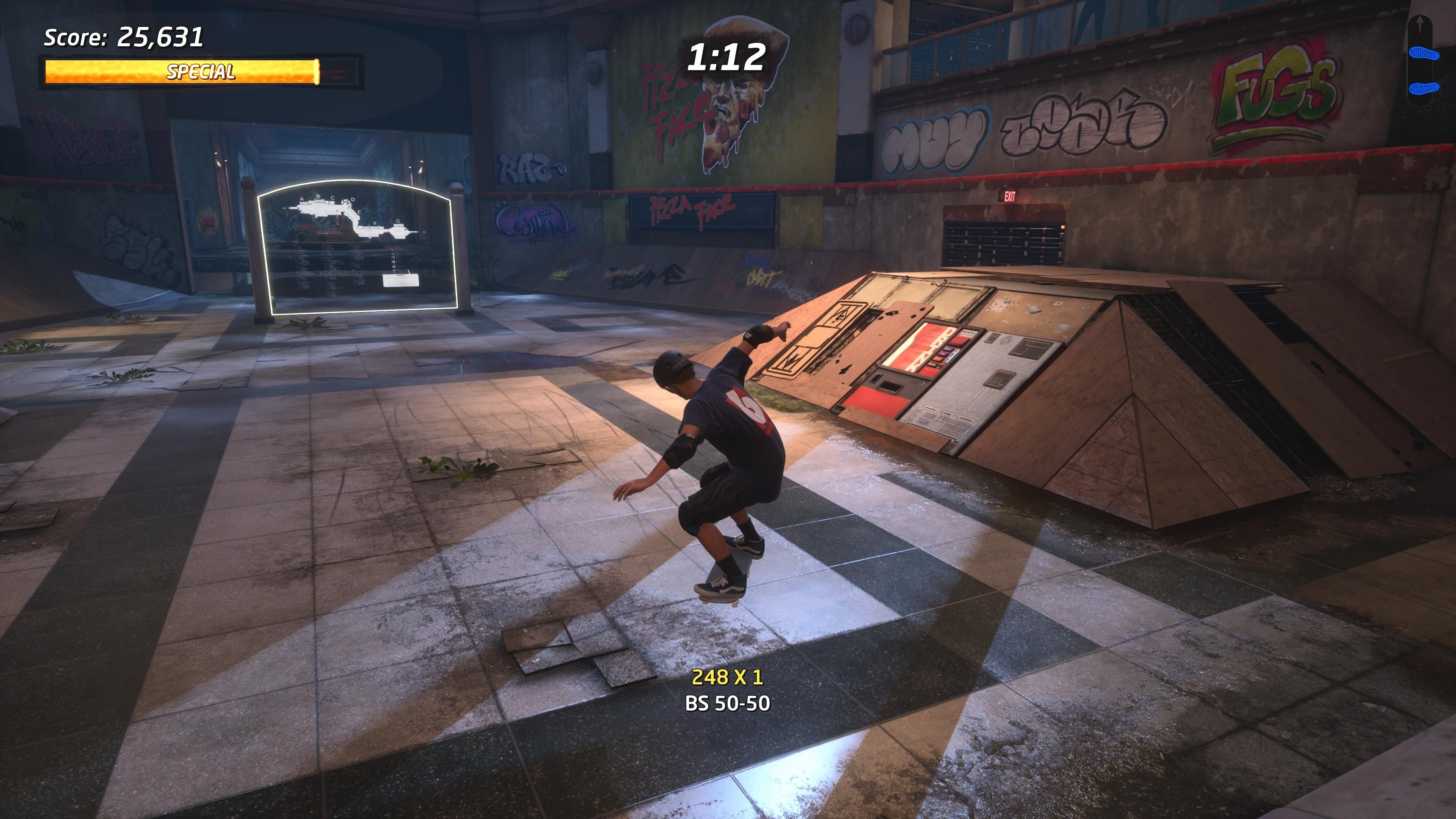Expand section G on the directory map
Image resolution: width=1456 pixels, height=819 pixels.
tap(399, 221)
